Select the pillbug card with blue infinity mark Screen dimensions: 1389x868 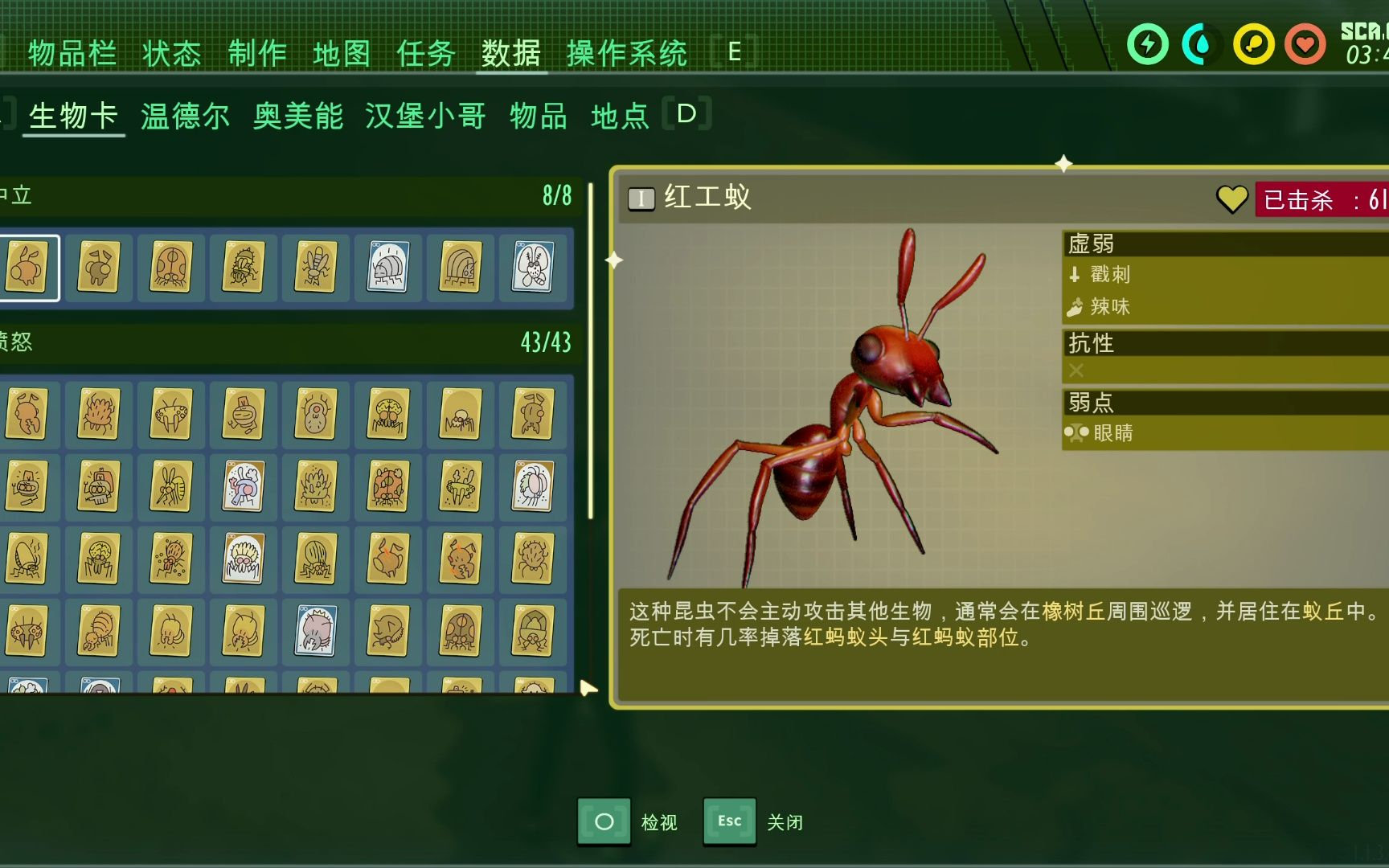(x=387, y=268)
